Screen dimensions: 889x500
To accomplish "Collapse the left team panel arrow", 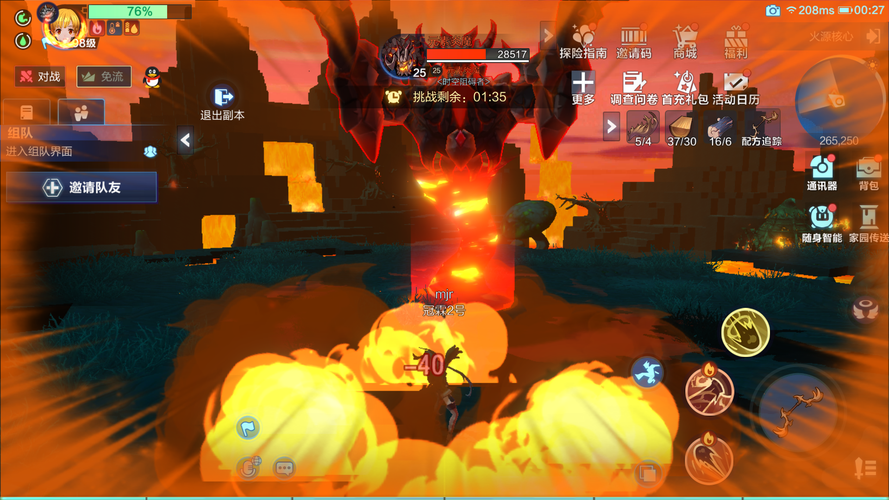I will click(185, 141).
